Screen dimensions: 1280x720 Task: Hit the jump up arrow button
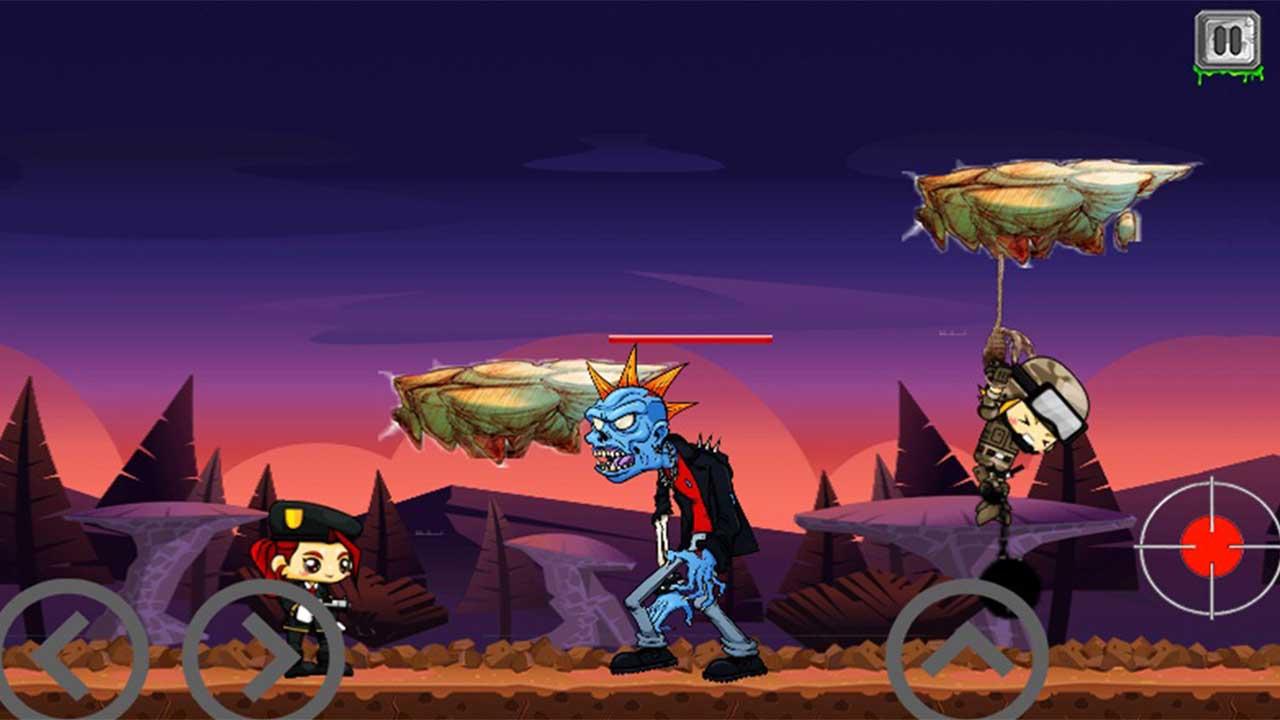966,655
